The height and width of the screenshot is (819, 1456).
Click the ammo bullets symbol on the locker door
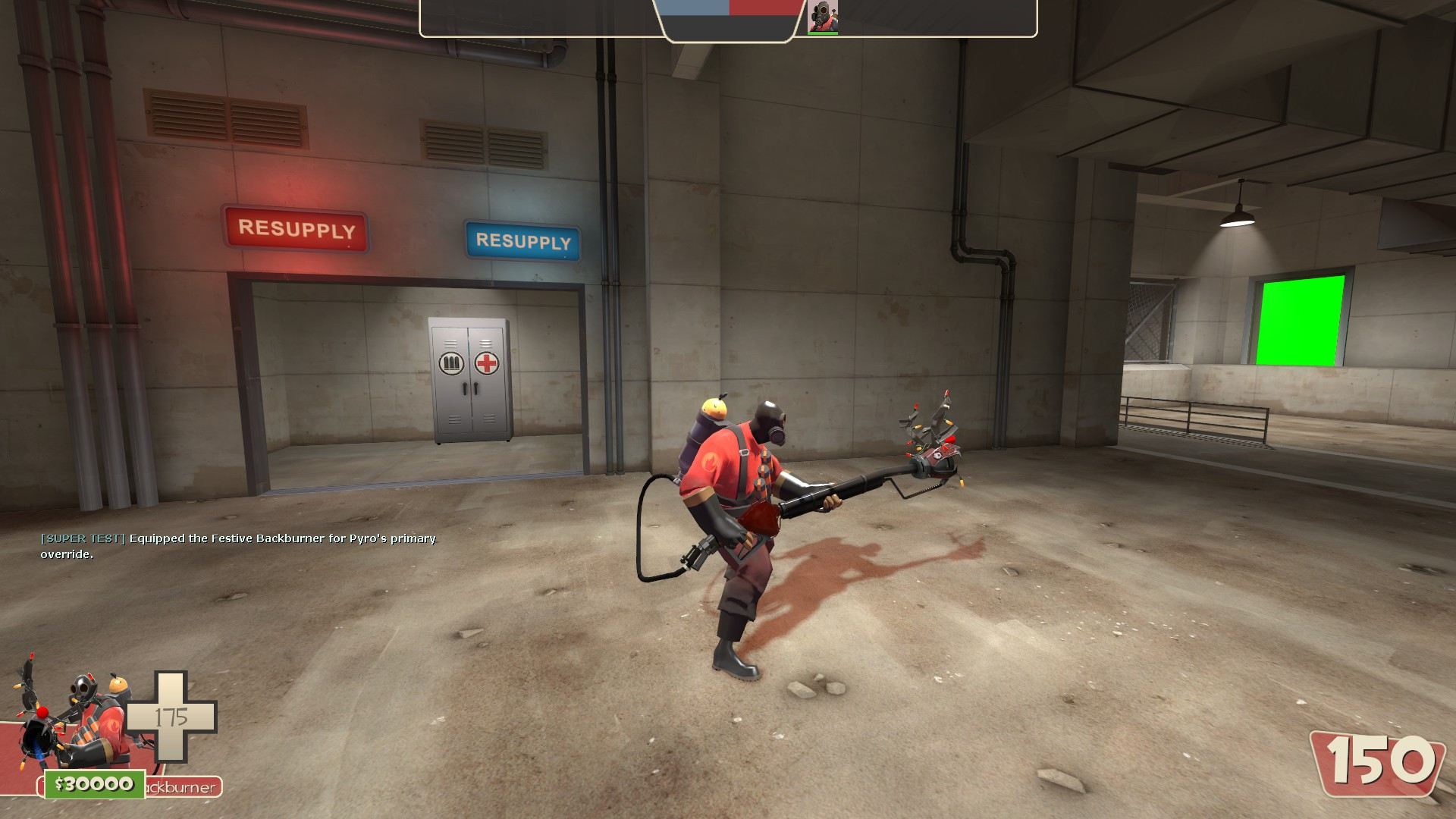click(x=450, y=364)
